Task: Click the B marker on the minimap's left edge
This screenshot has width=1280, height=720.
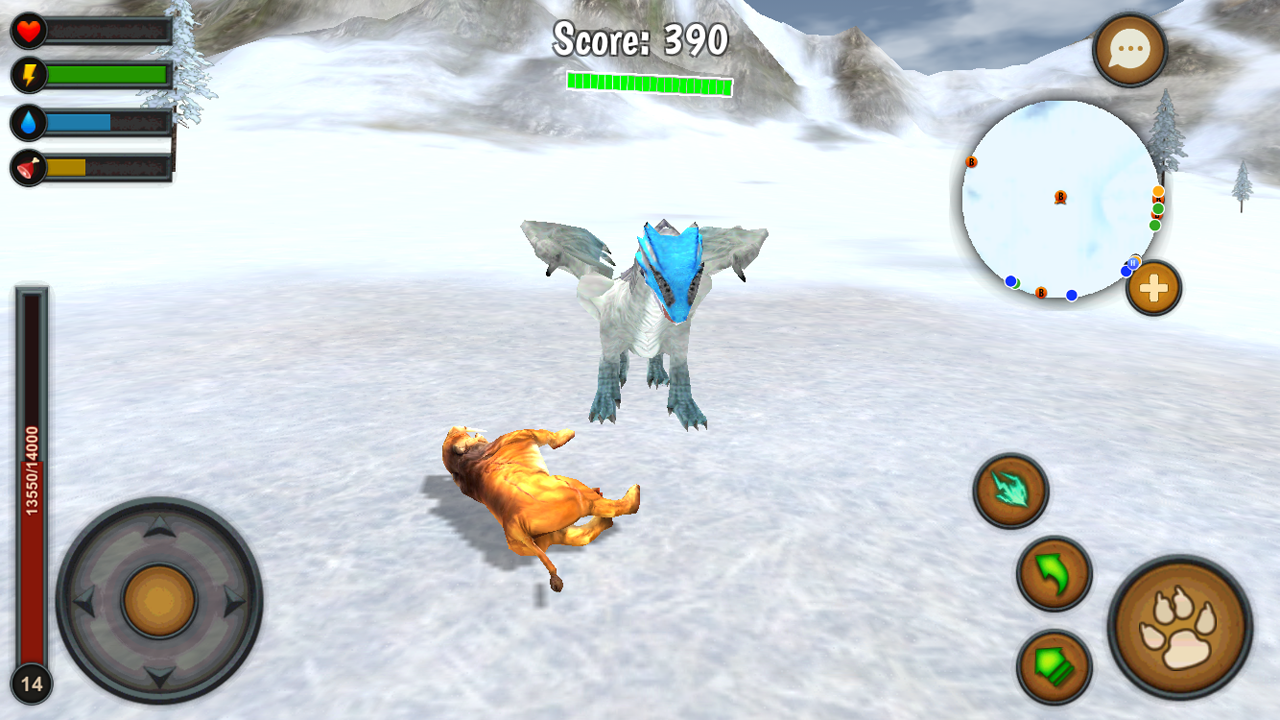Action: pyautogui.click(x=971, y=162)
